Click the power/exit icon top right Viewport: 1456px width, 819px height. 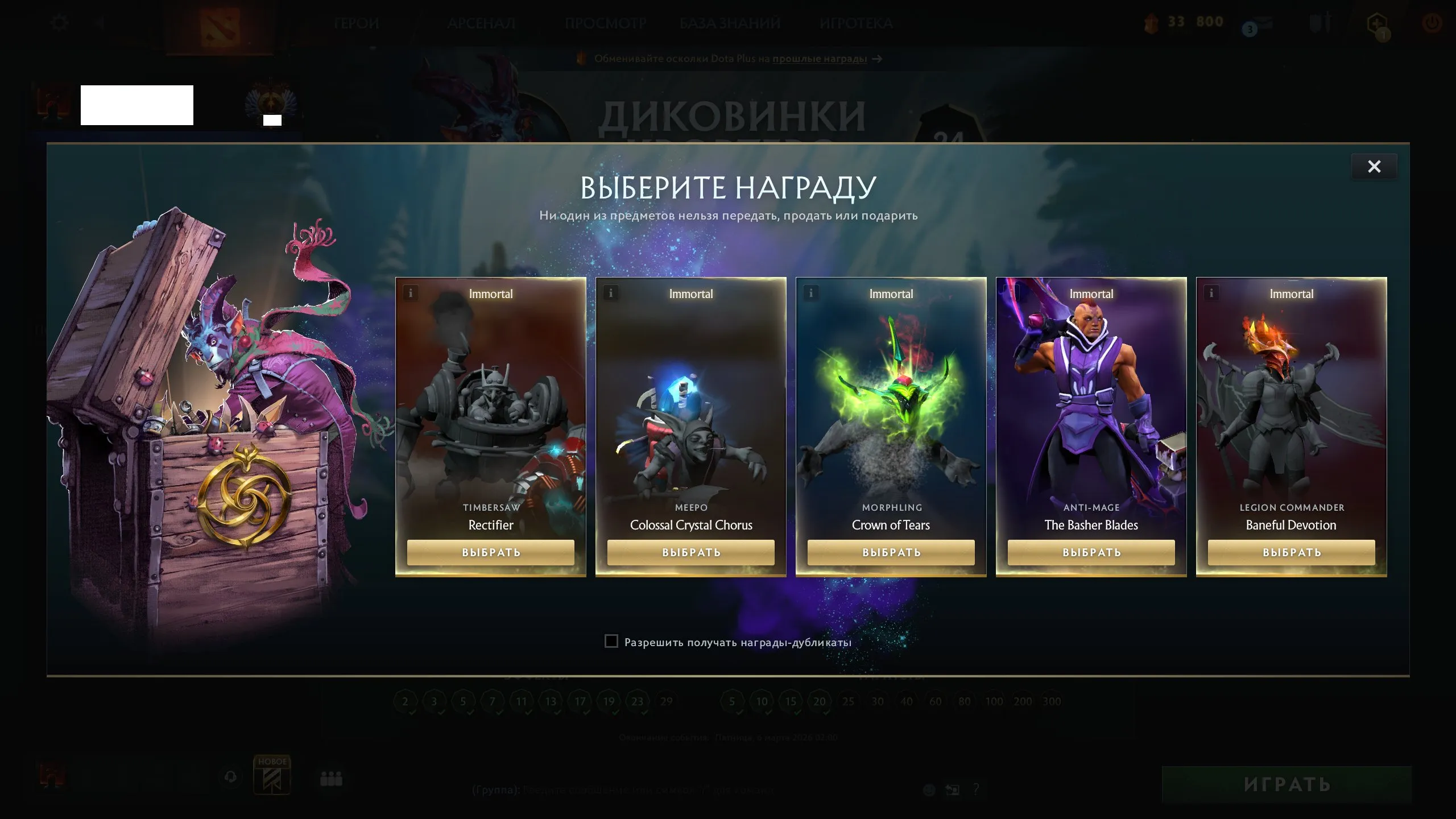1432,23
